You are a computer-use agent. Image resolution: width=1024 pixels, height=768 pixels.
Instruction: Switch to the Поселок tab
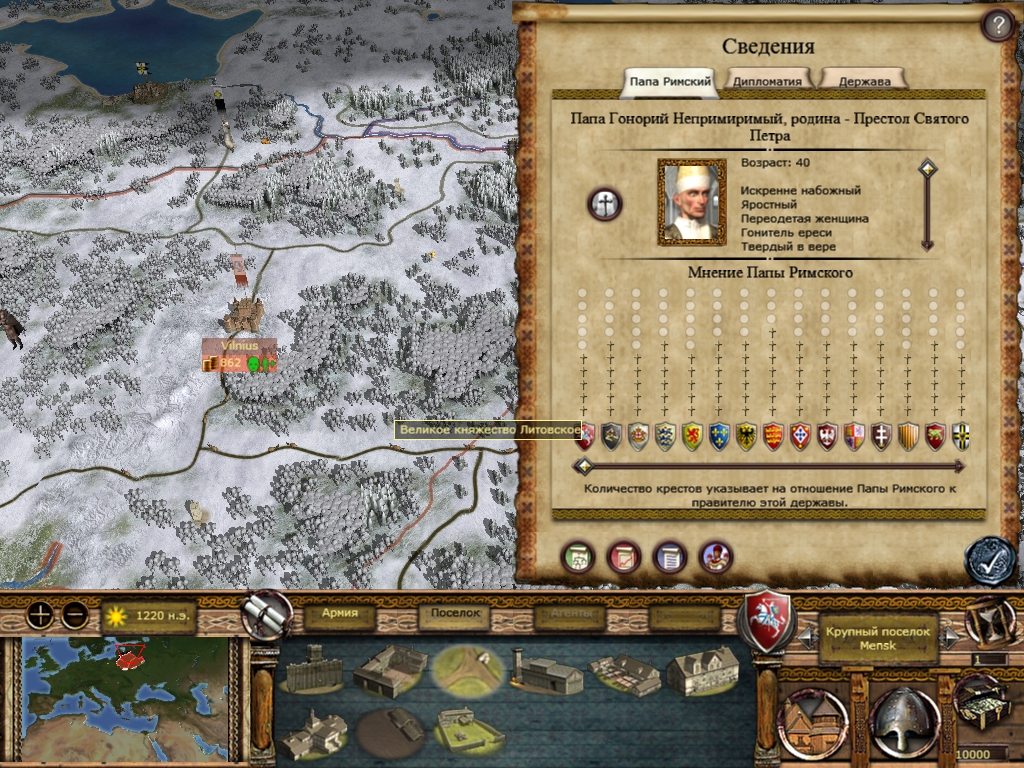click(456, 614)
